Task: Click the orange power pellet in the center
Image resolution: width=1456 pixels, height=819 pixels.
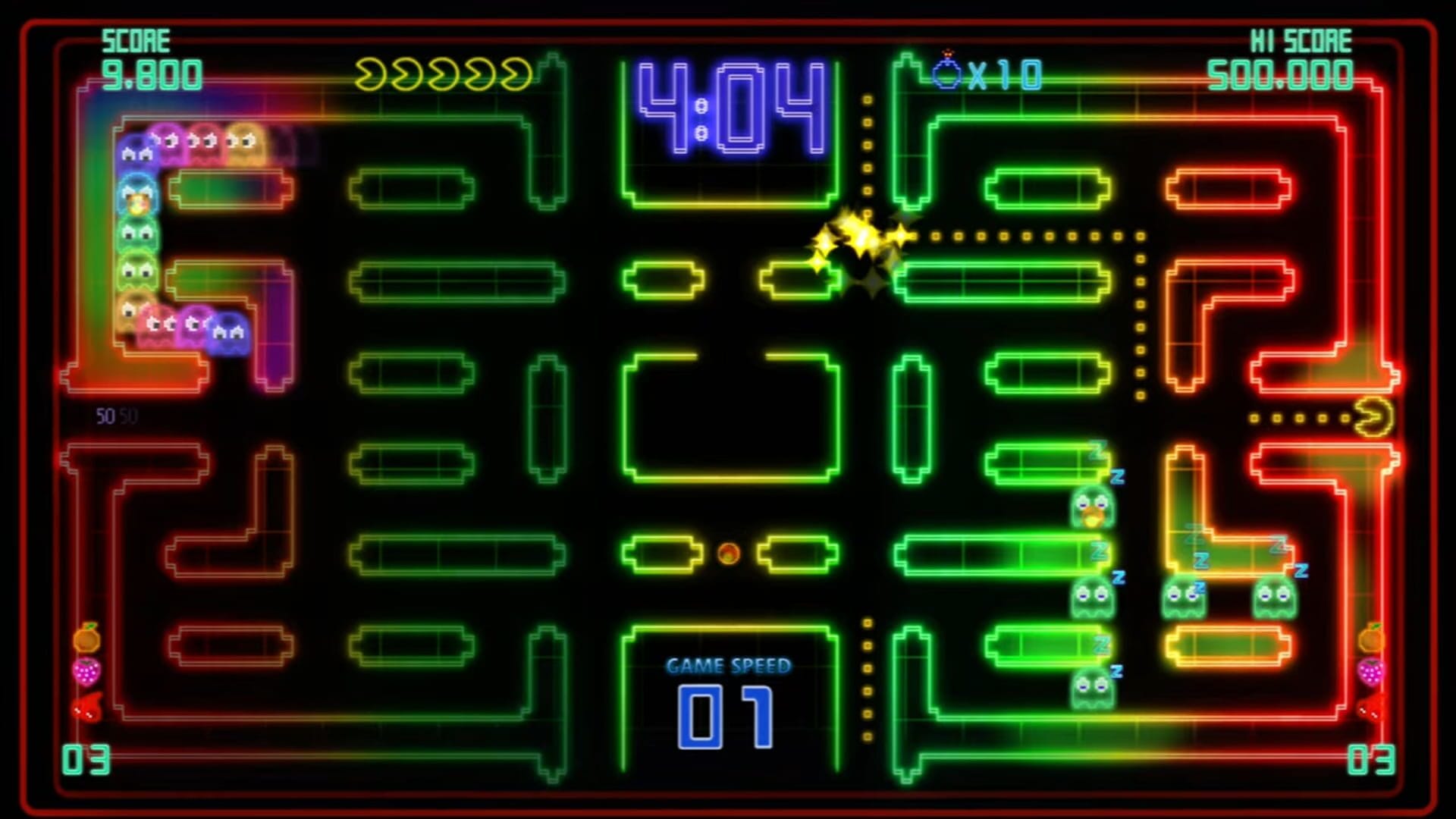Action: pyautogui.click(x=727, y=554)
